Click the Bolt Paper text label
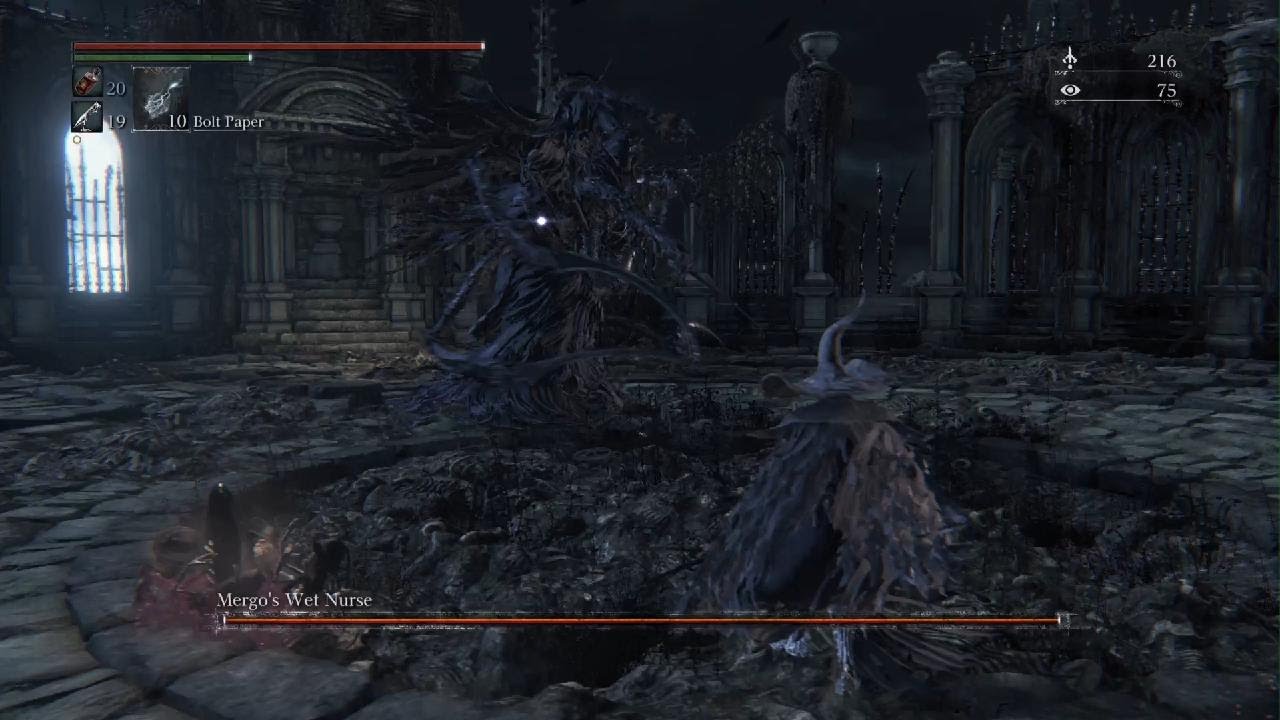1280x720 pixels. point(229,121)
